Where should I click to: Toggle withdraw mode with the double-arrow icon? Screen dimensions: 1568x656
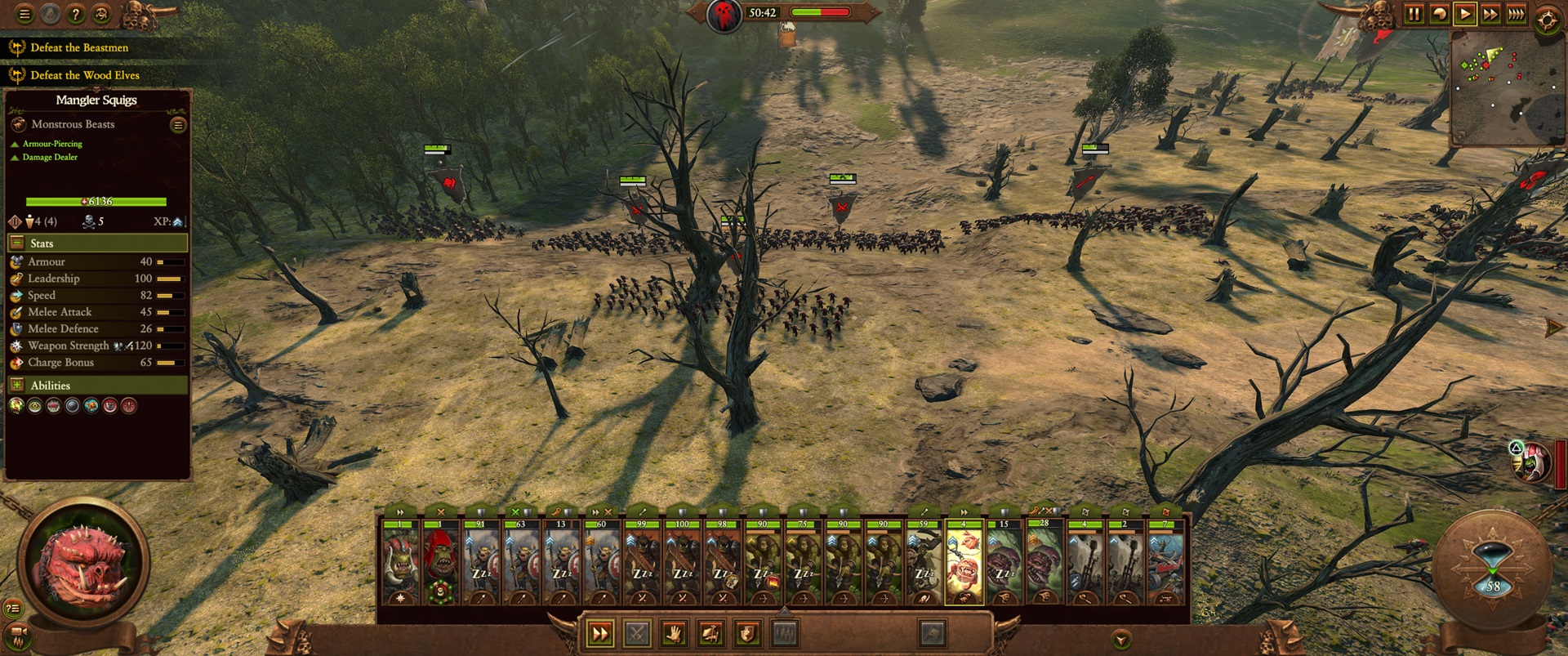600,633
